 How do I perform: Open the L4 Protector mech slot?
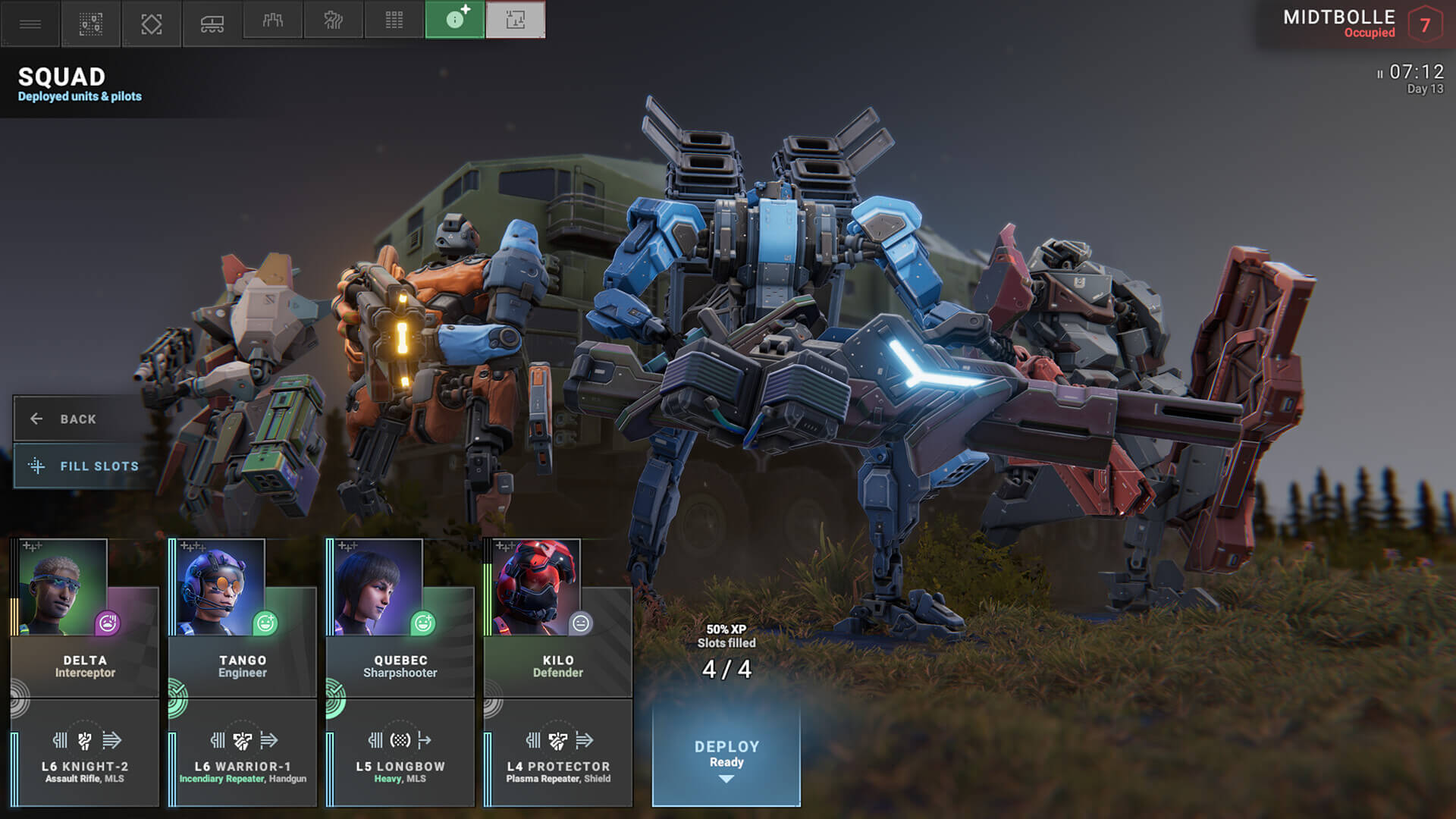click(558, 754)
